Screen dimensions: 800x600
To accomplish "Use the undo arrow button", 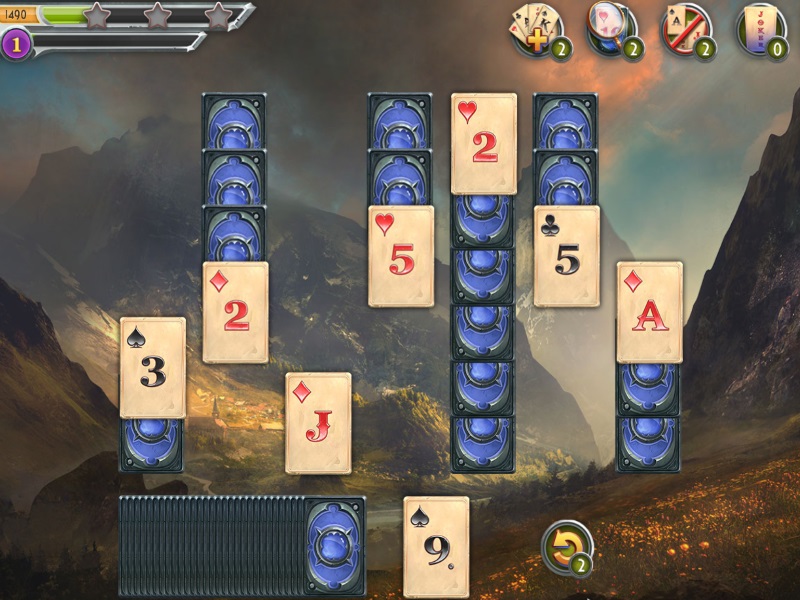I will tap(566, 547).
